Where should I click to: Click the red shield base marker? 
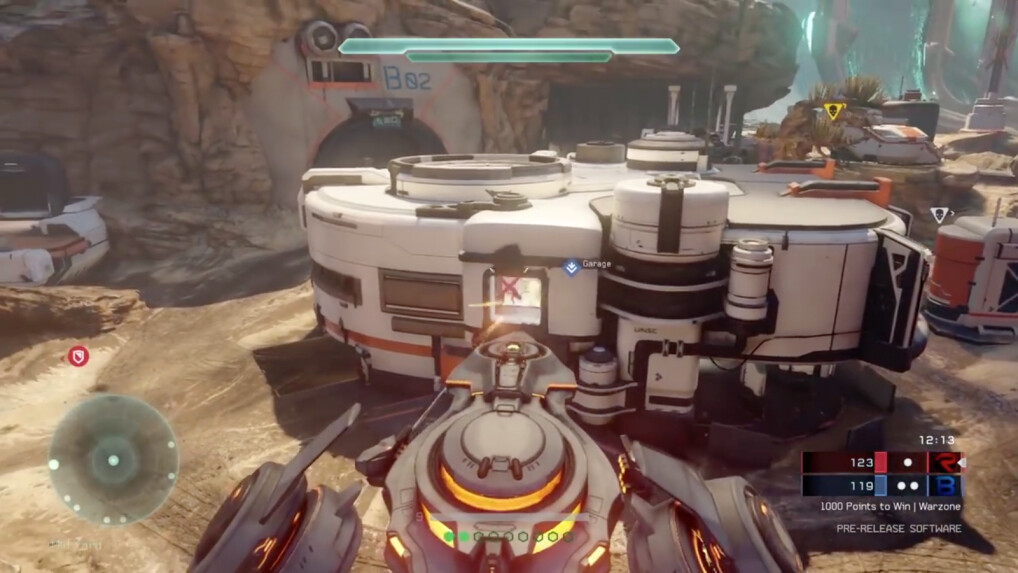pos(78,355)
